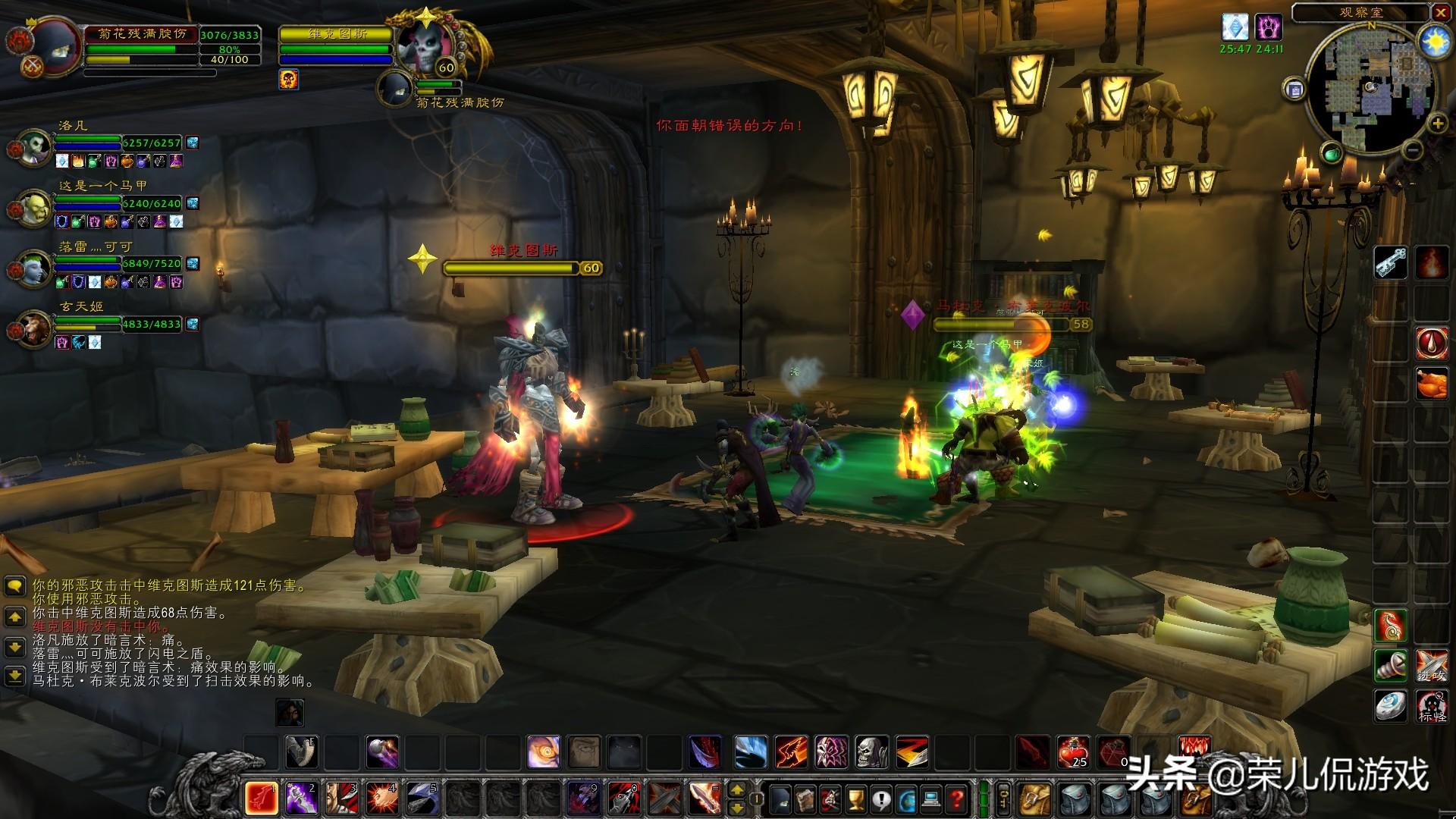The height and width of the screenshot is (819, 1456).
Task: Close the minimap with the X button
Action: (x=1440, y=13)
